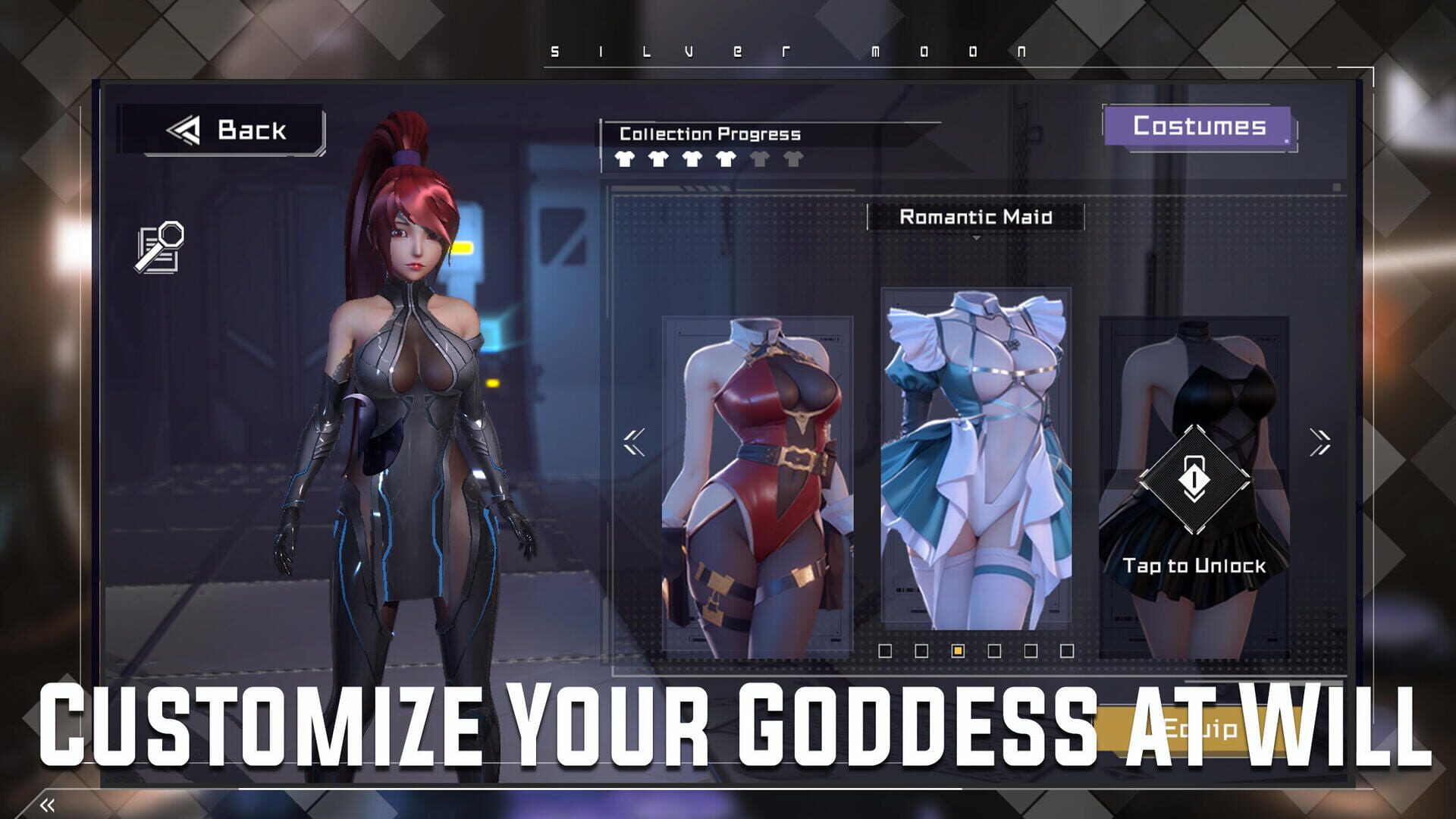
Task: Click the first greyed-out shirt icon
Action: coord(759,160)
